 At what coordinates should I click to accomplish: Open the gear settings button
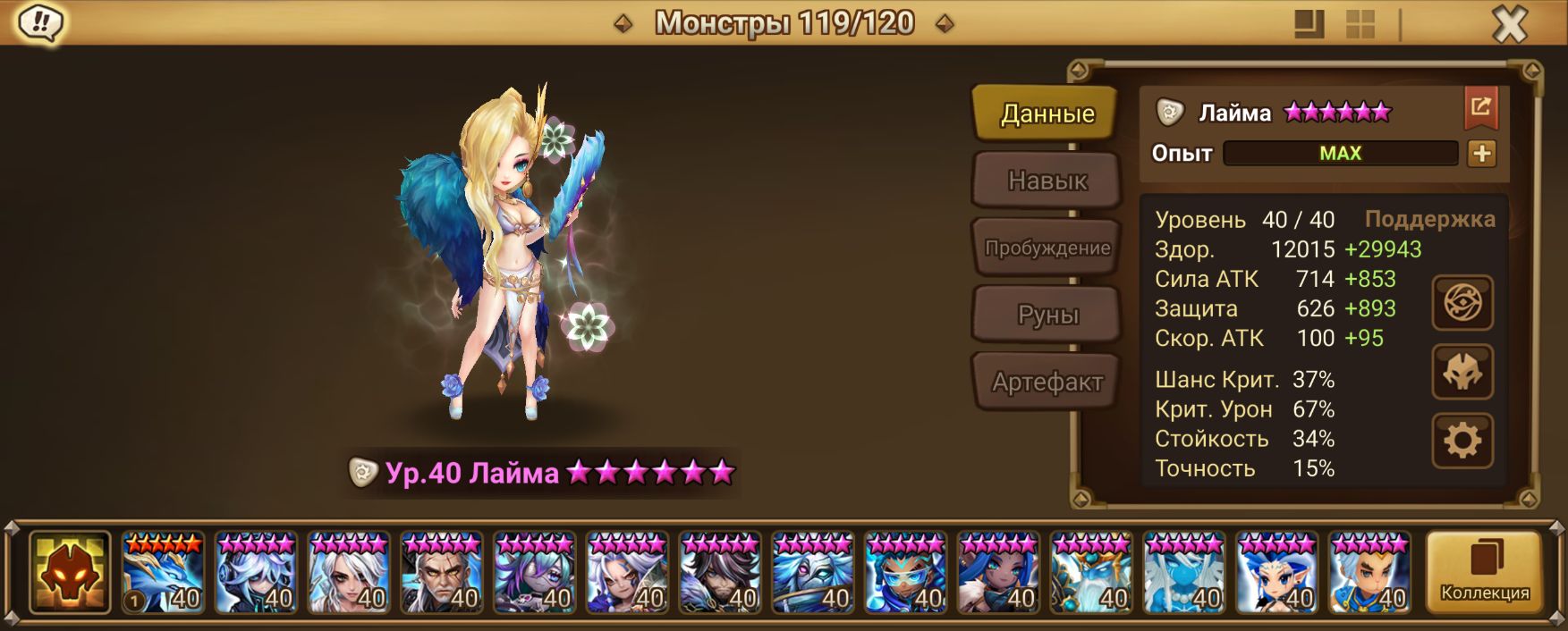pos(1462,441)
